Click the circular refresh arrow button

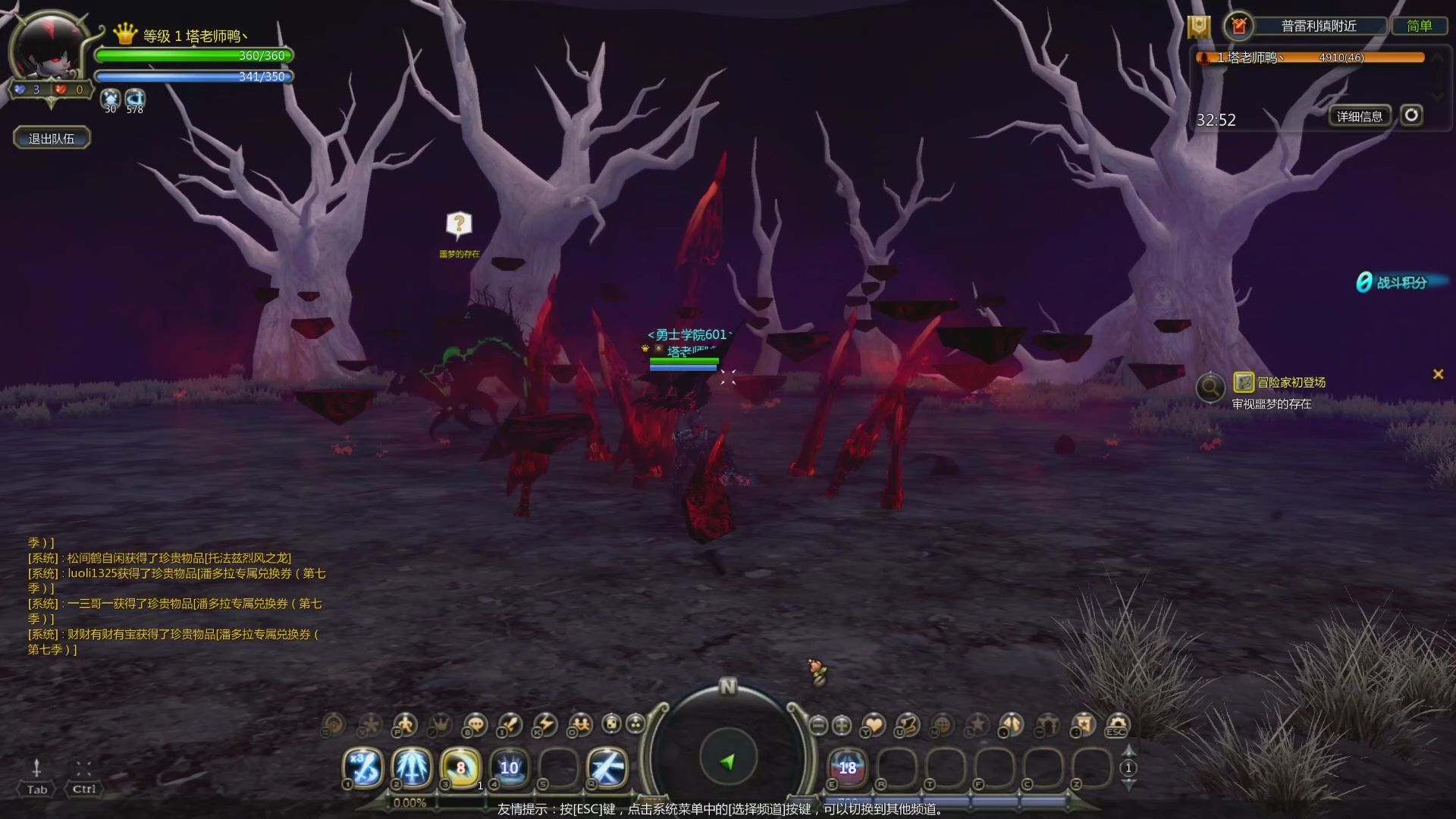pyautogui.click(x=1410, y=115)
